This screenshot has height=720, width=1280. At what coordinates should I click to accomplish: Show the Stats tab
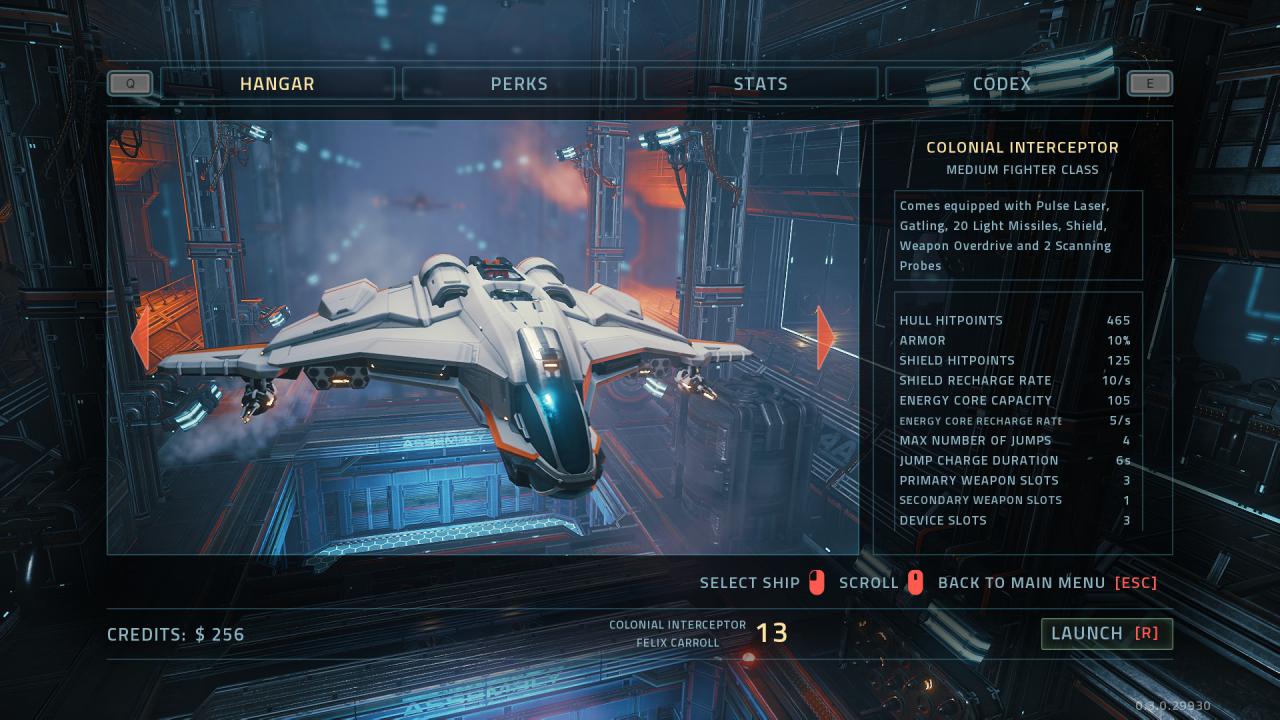point(760,84)
